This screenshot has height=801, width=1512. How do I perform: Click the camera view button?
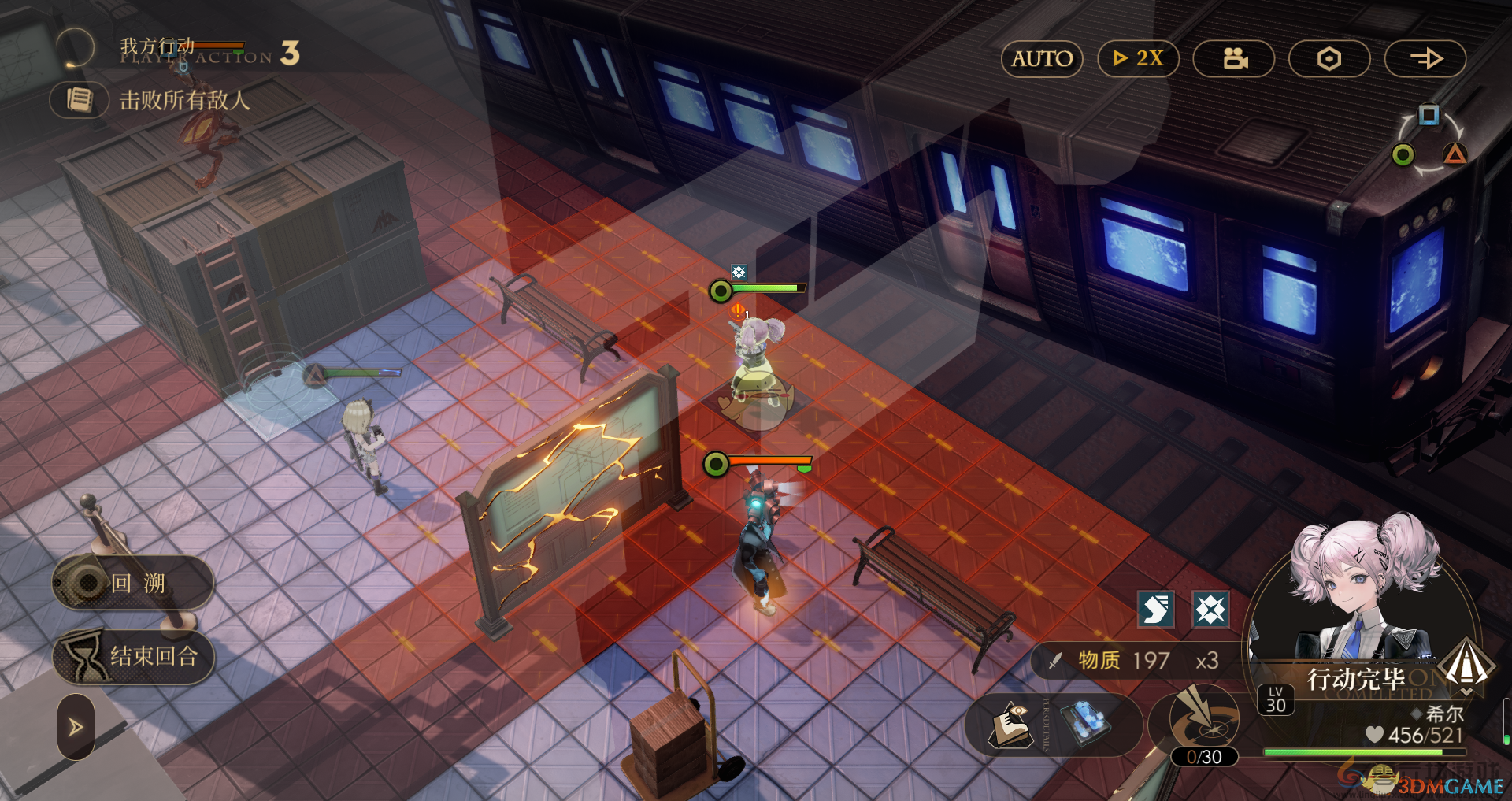1234,59
